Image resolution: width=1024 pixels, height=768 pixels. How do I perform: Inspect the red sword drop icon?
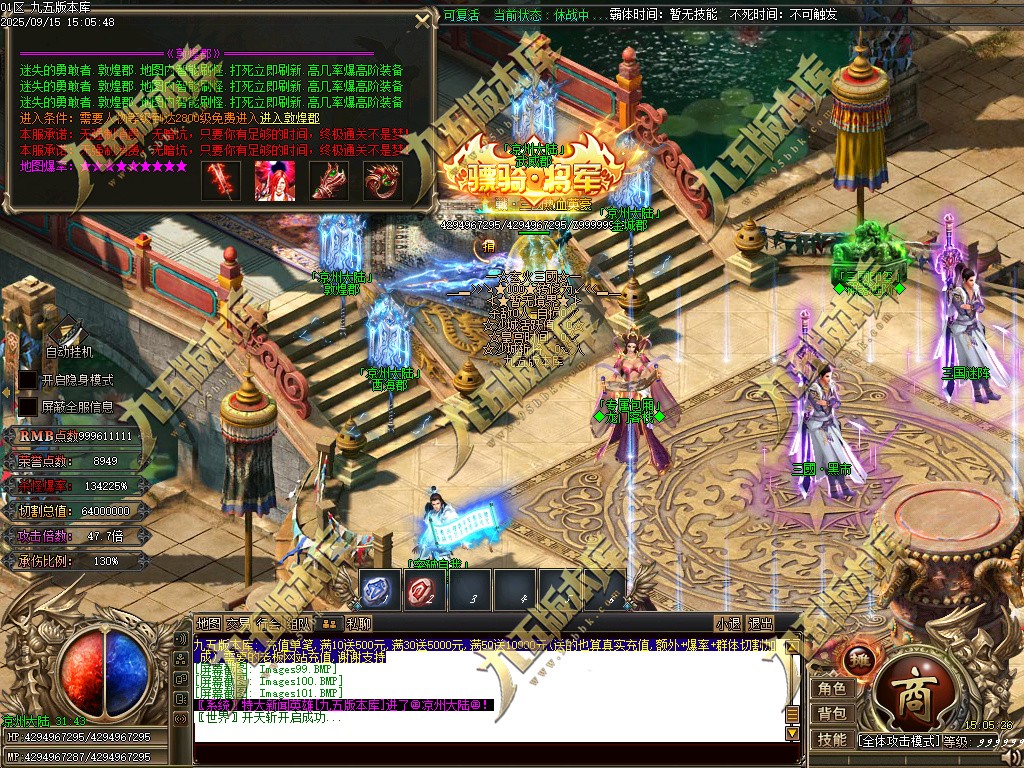pos(220,180)
